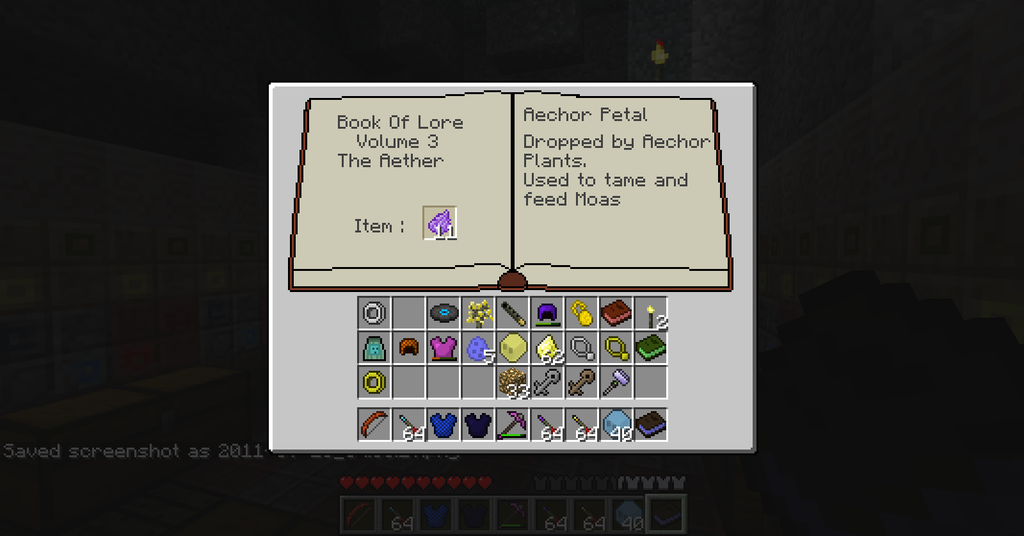Pick the purple pickaxe in hotbar

tap(513, 424)
